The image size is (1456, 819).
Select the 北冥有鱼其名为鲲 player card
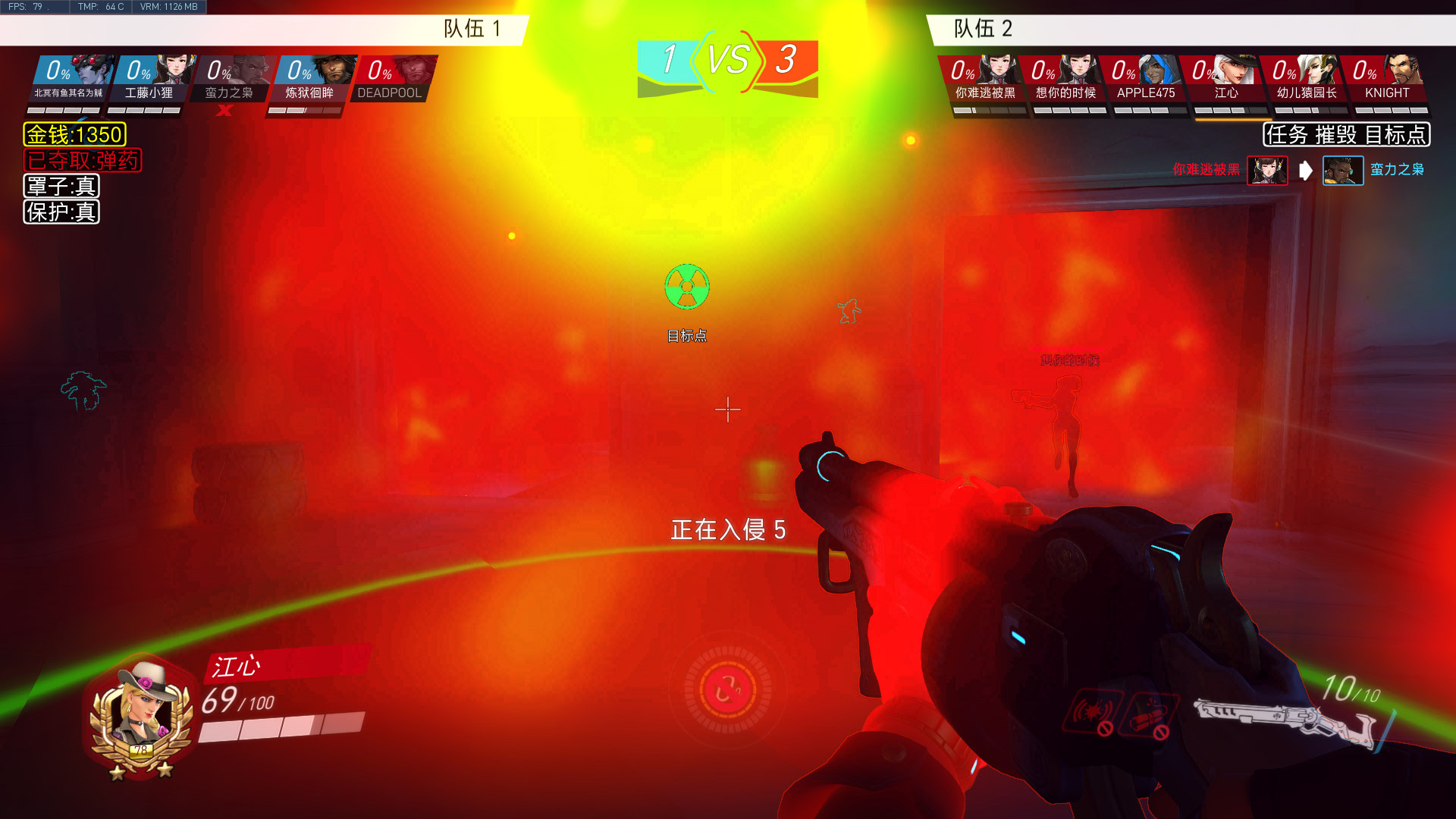(x=71, y=79)
